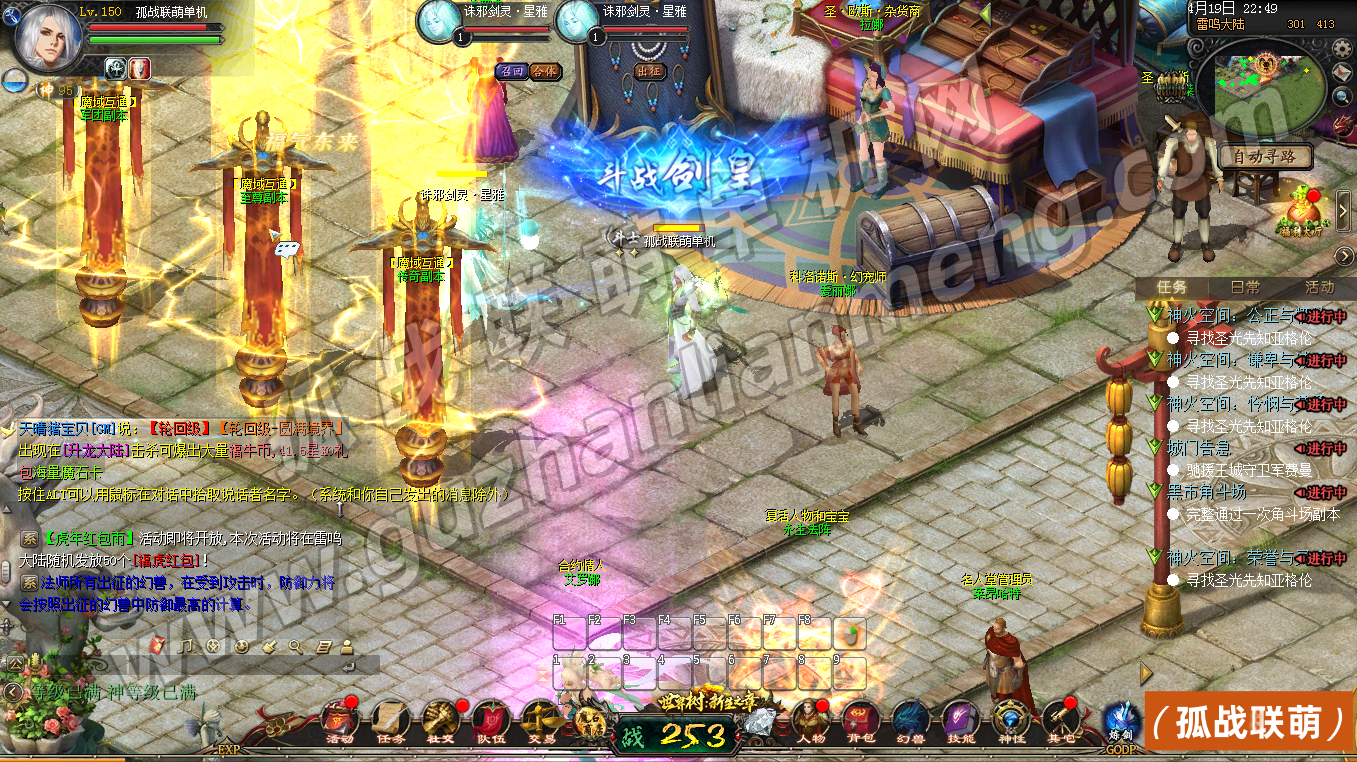The width and height of the screenshot is (1357, 762).
Task: Open the chat emoji smiley icon
Action: [x=240, y=647]
